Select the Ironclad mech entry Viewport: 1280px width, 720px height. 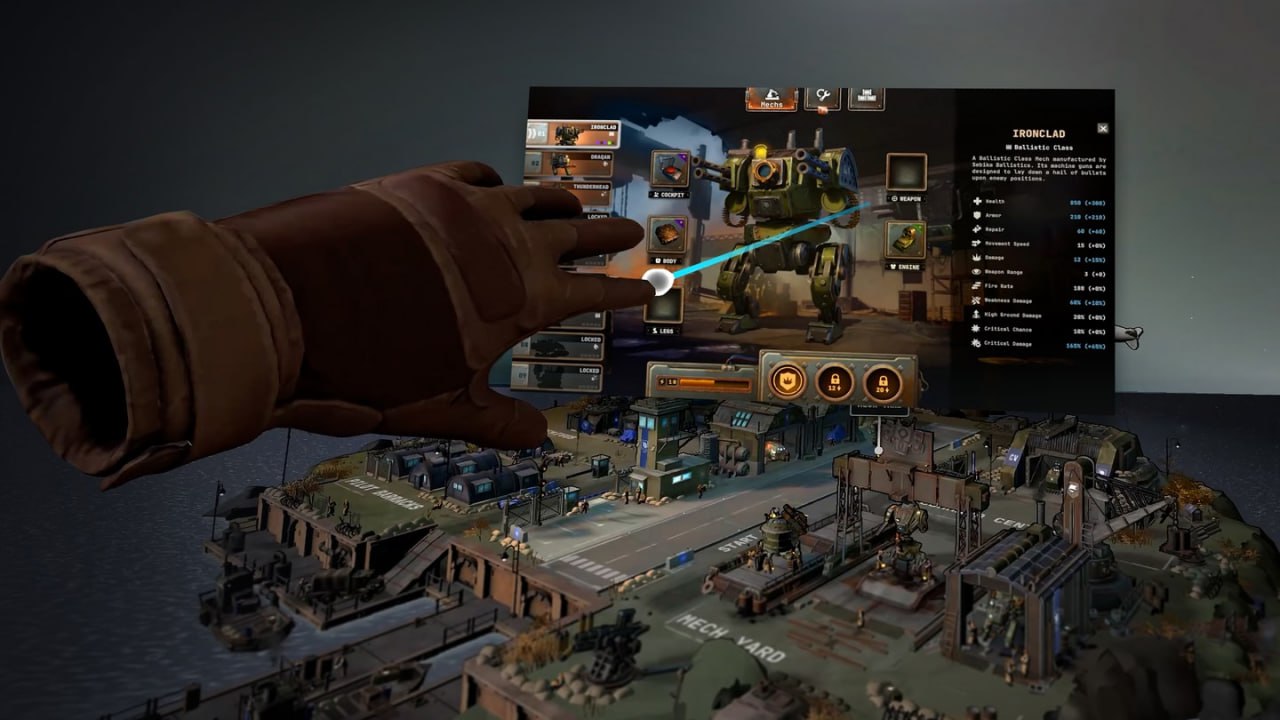pyautogui.click(x=573, y=133)
